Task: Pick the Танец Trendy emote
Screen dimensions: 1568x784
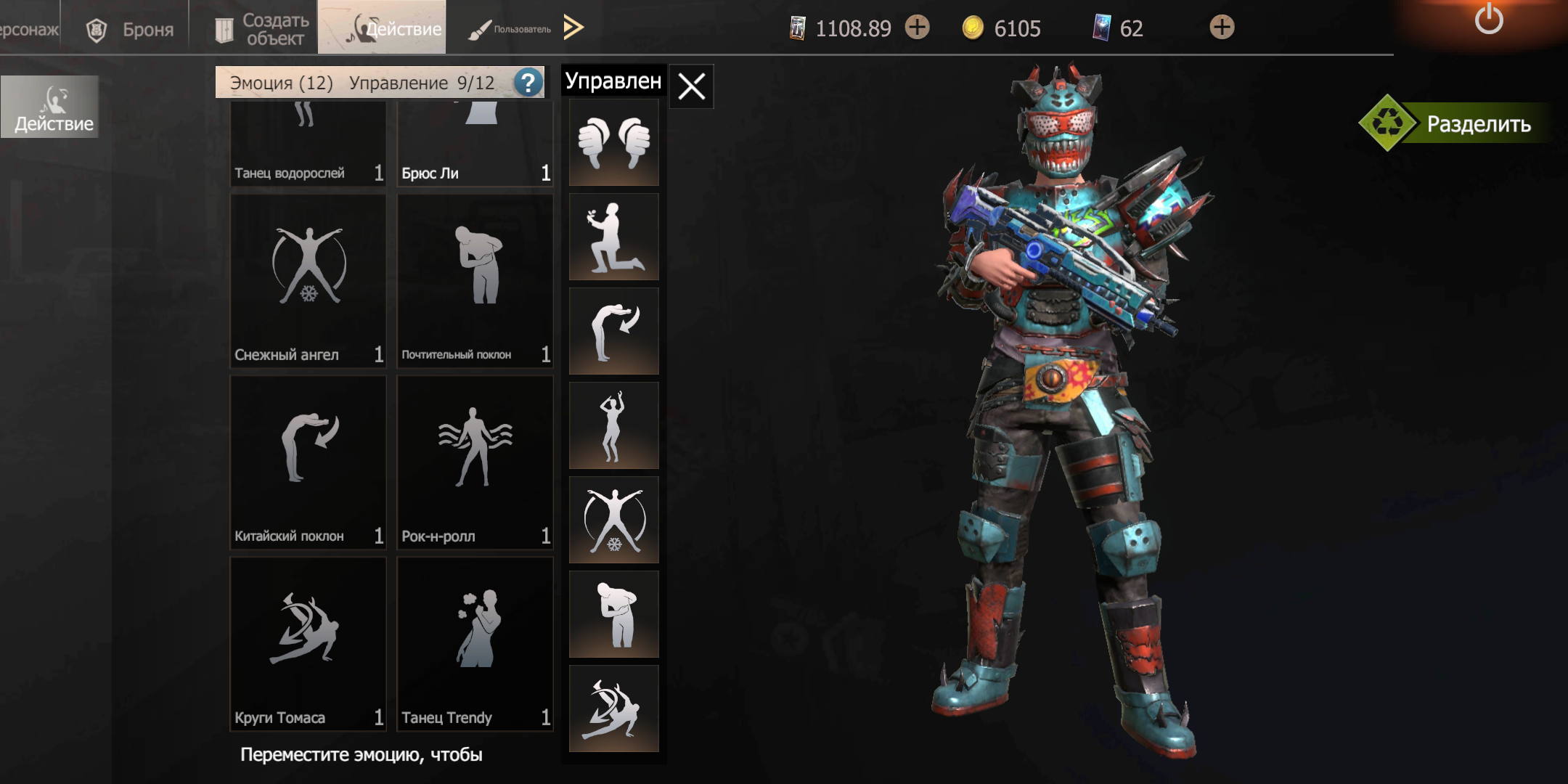Action: [x=475, y=642]
